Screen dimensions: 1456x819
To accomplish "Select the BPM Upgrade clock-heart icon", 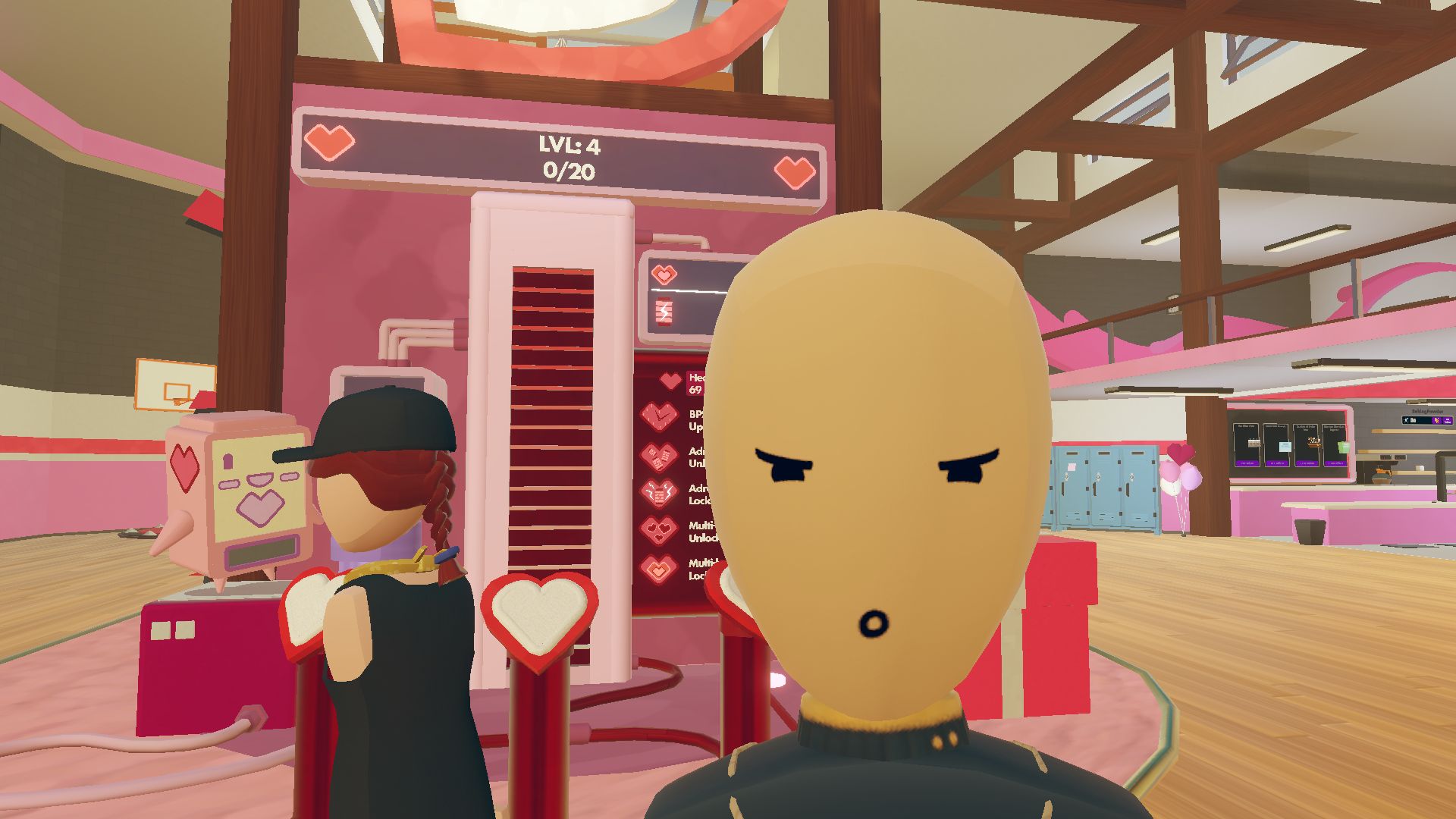I will coord(659,416).
